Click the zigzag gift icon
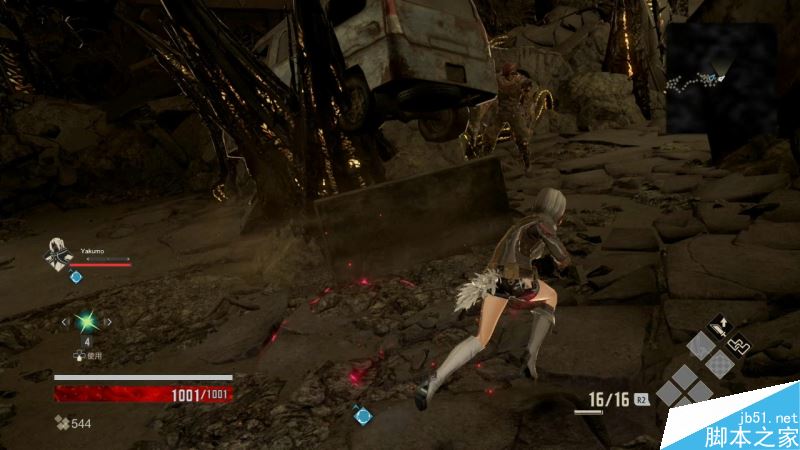 click(x=741, y=344)
